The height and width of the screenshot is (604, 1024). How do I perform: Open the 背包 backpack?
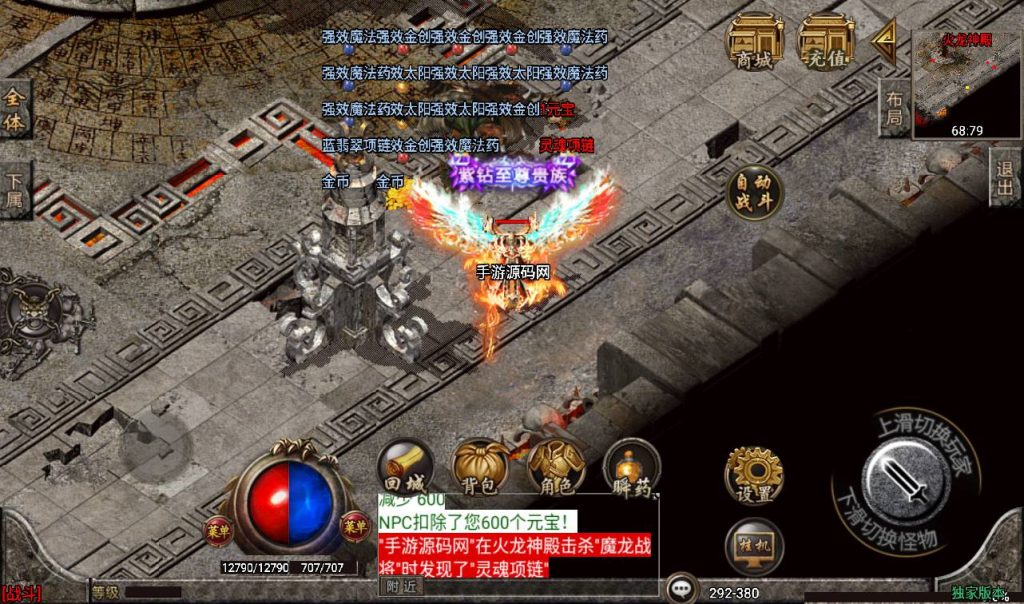[x=481, y=467]
